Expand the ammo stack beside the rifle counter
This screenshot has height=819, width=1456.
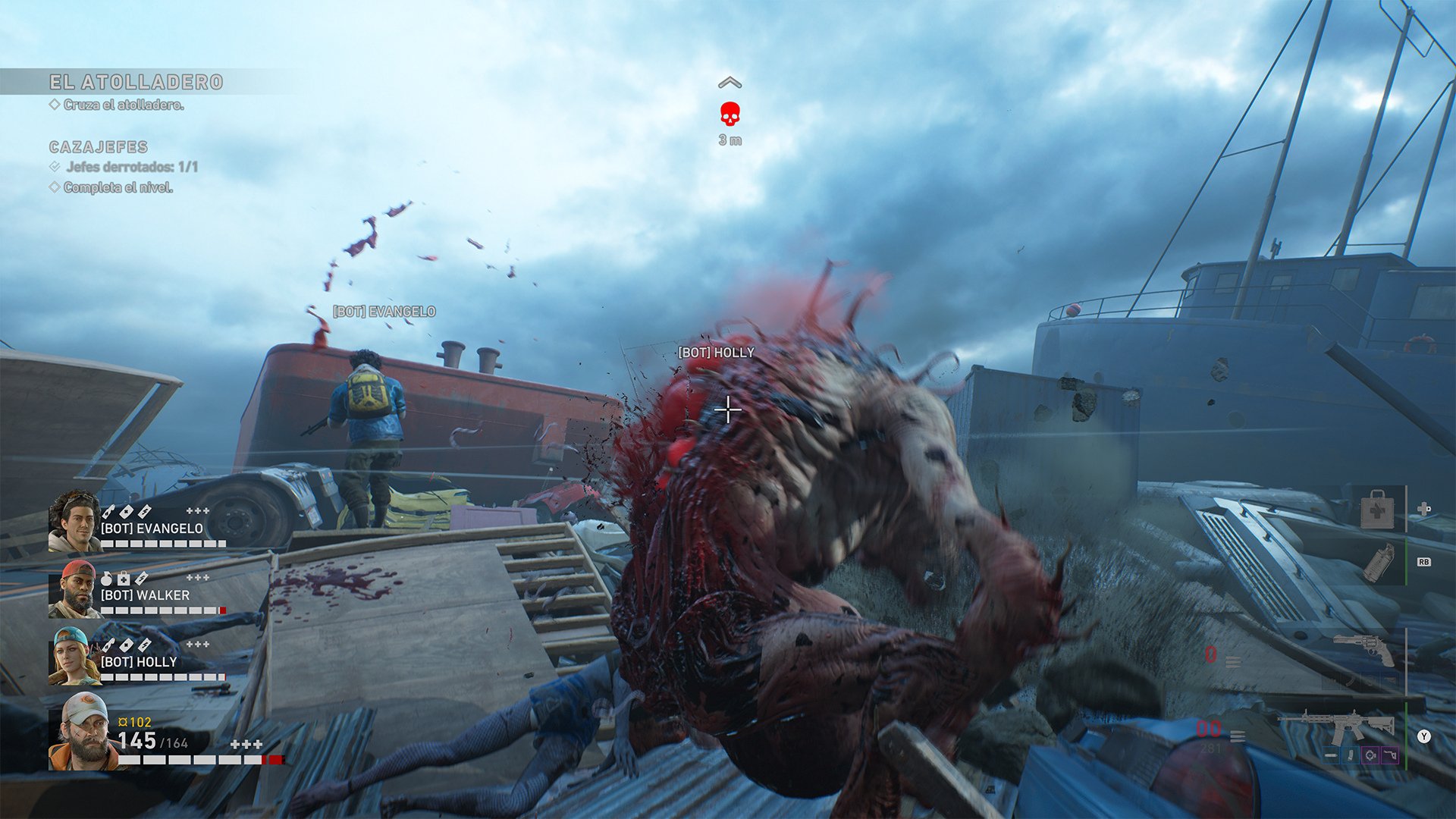[1238, 736]
